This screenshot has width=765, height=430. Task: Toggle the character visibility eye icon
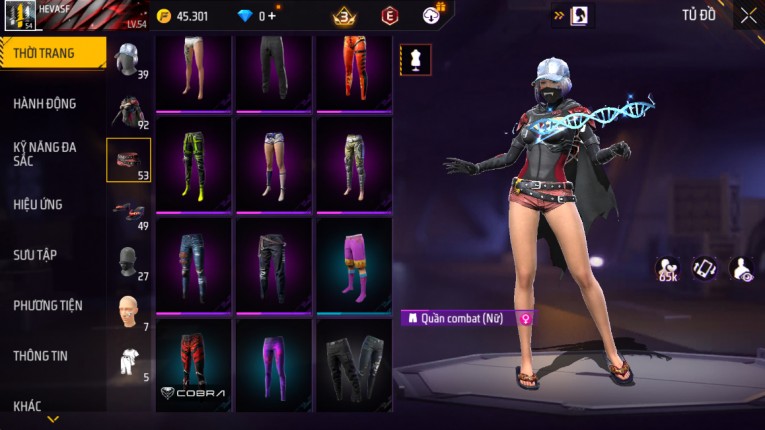[743, 268]
